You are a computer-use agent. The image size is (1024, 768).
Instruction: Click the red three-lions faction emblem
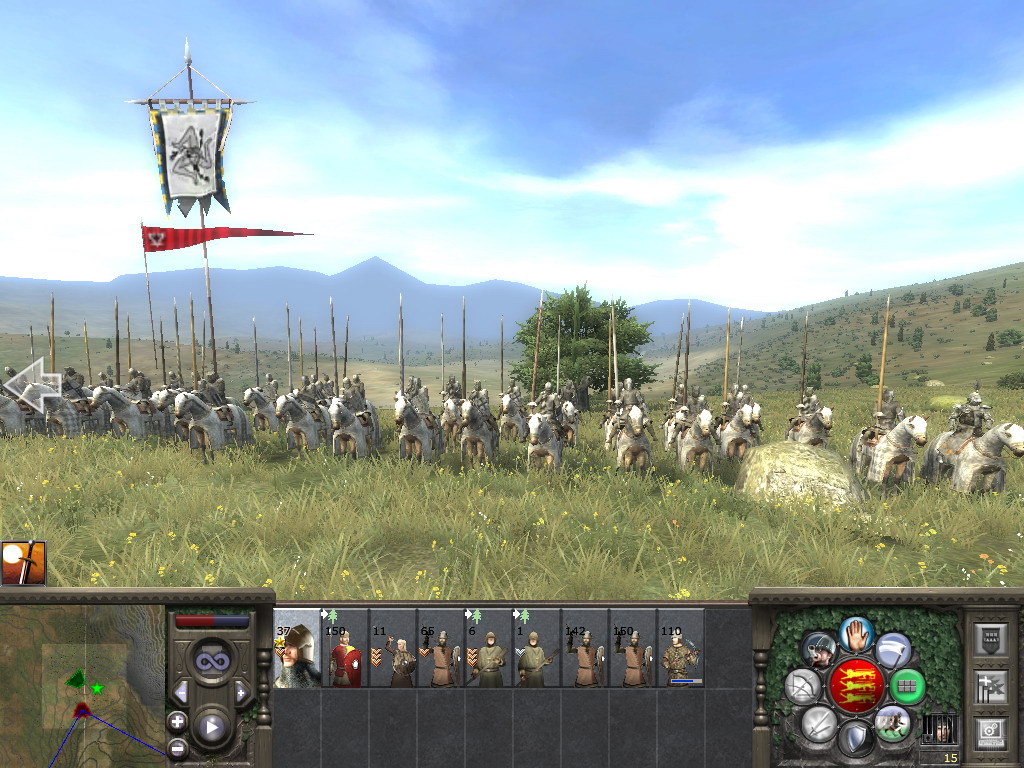(x=856, y=686)
